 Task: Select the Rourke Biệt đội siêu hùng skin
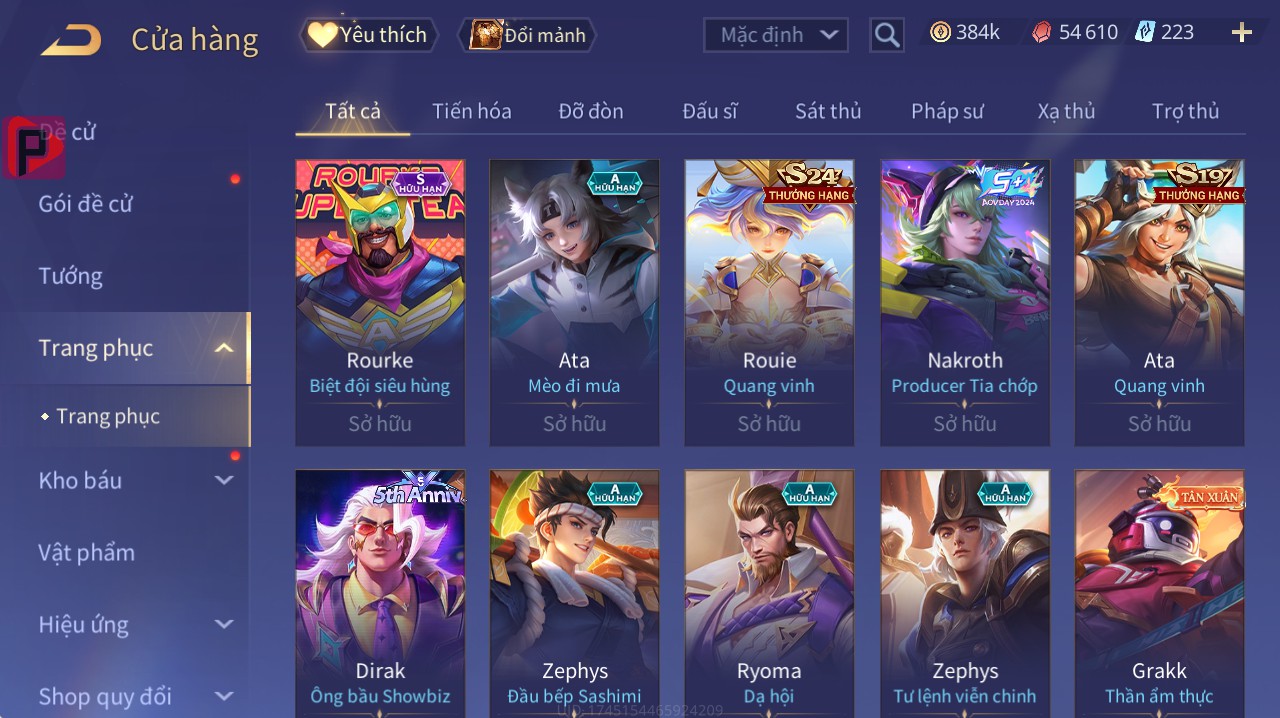pyautogui.click(x=380, y=302)
